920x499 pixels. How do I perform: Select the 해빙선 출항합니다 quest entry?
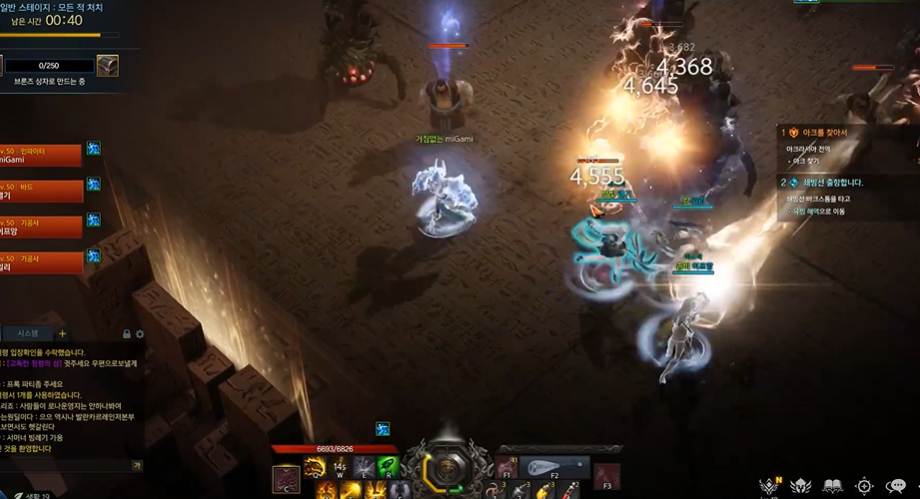[x=829, y=183]
